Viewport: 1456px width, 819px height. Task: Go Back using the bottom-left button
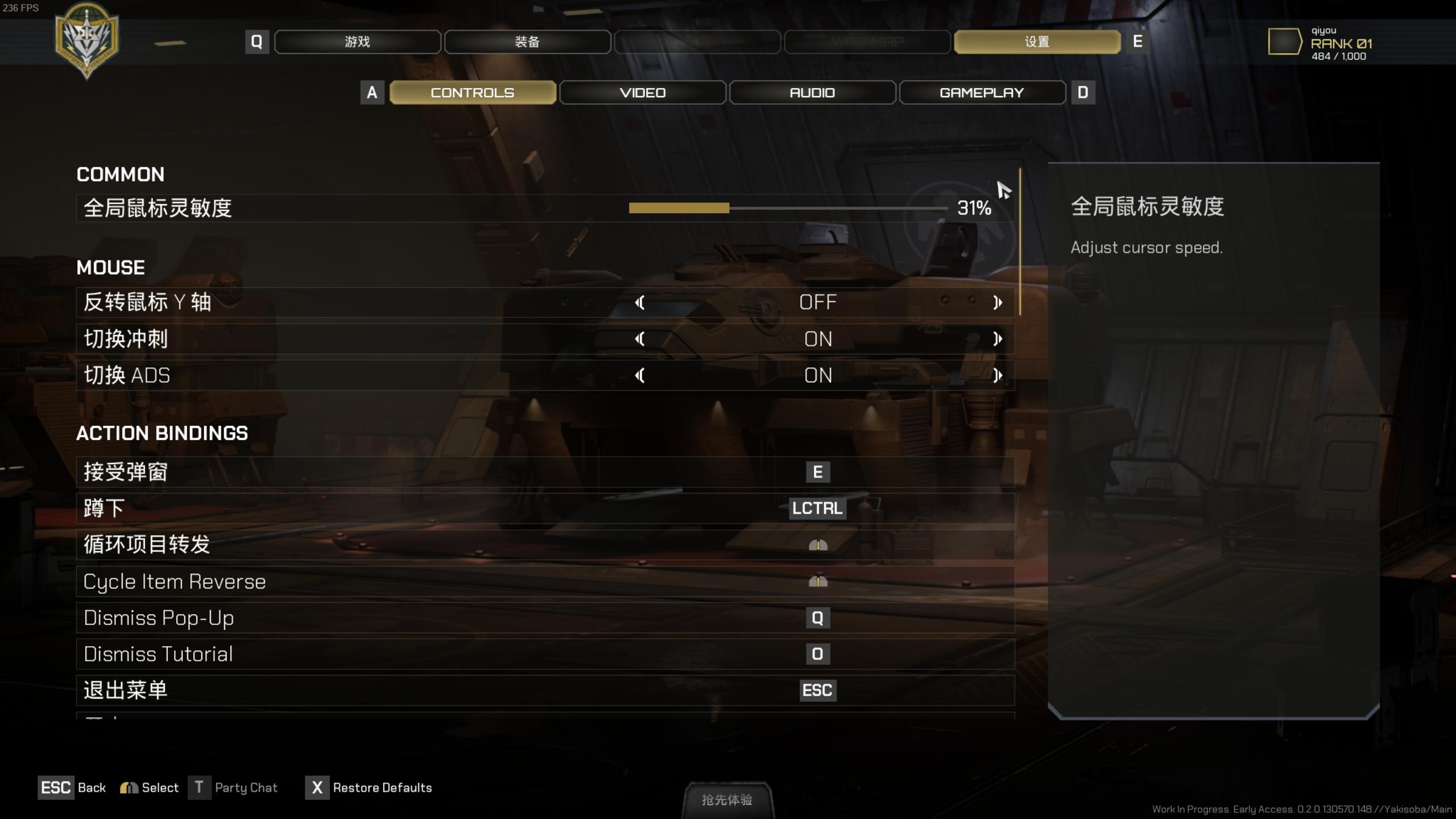[72, 788]
